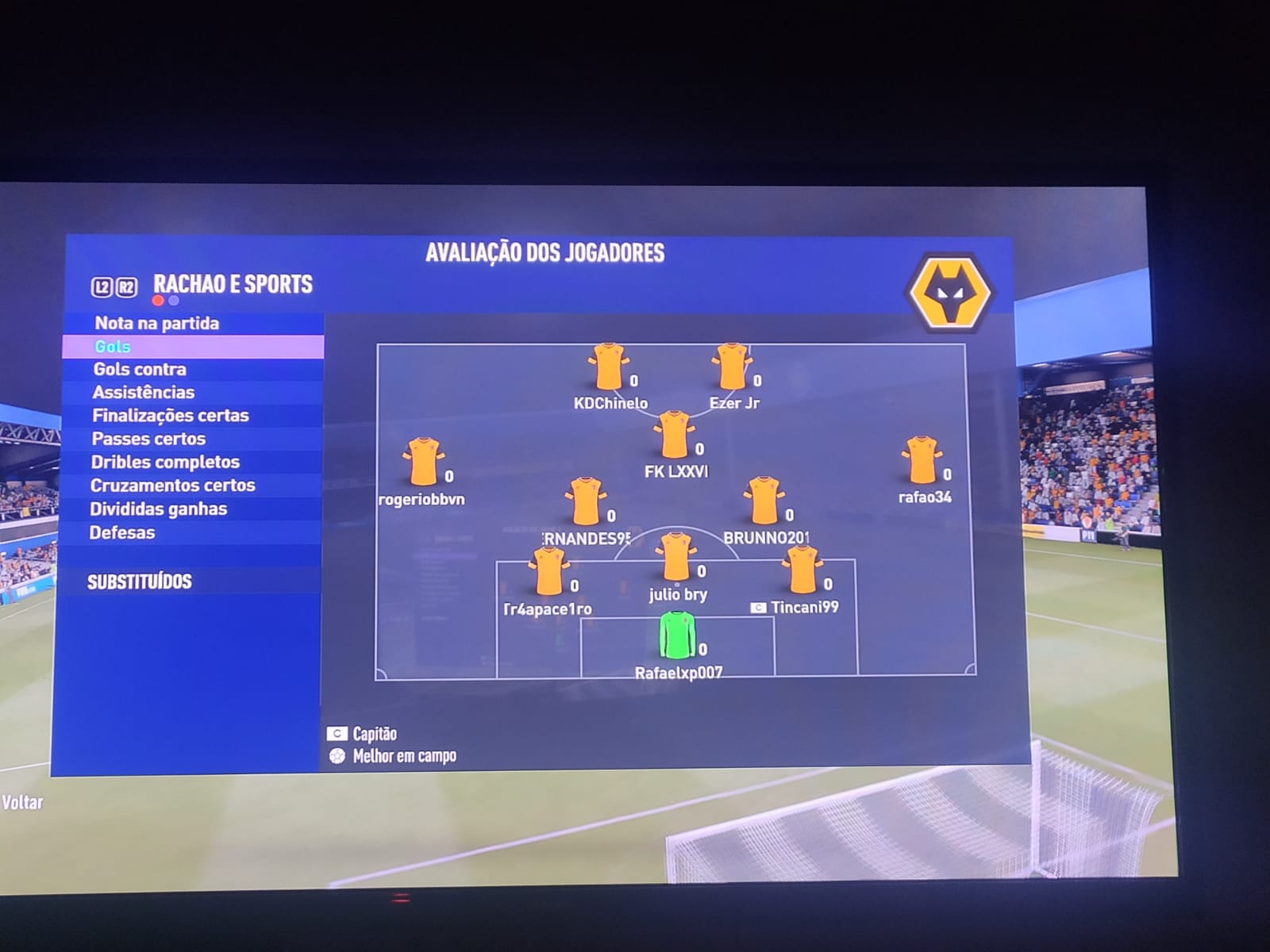The image size is (1270, 952).
Task: Choose Dribles completos from the list
Action: (x=165, y=462)
